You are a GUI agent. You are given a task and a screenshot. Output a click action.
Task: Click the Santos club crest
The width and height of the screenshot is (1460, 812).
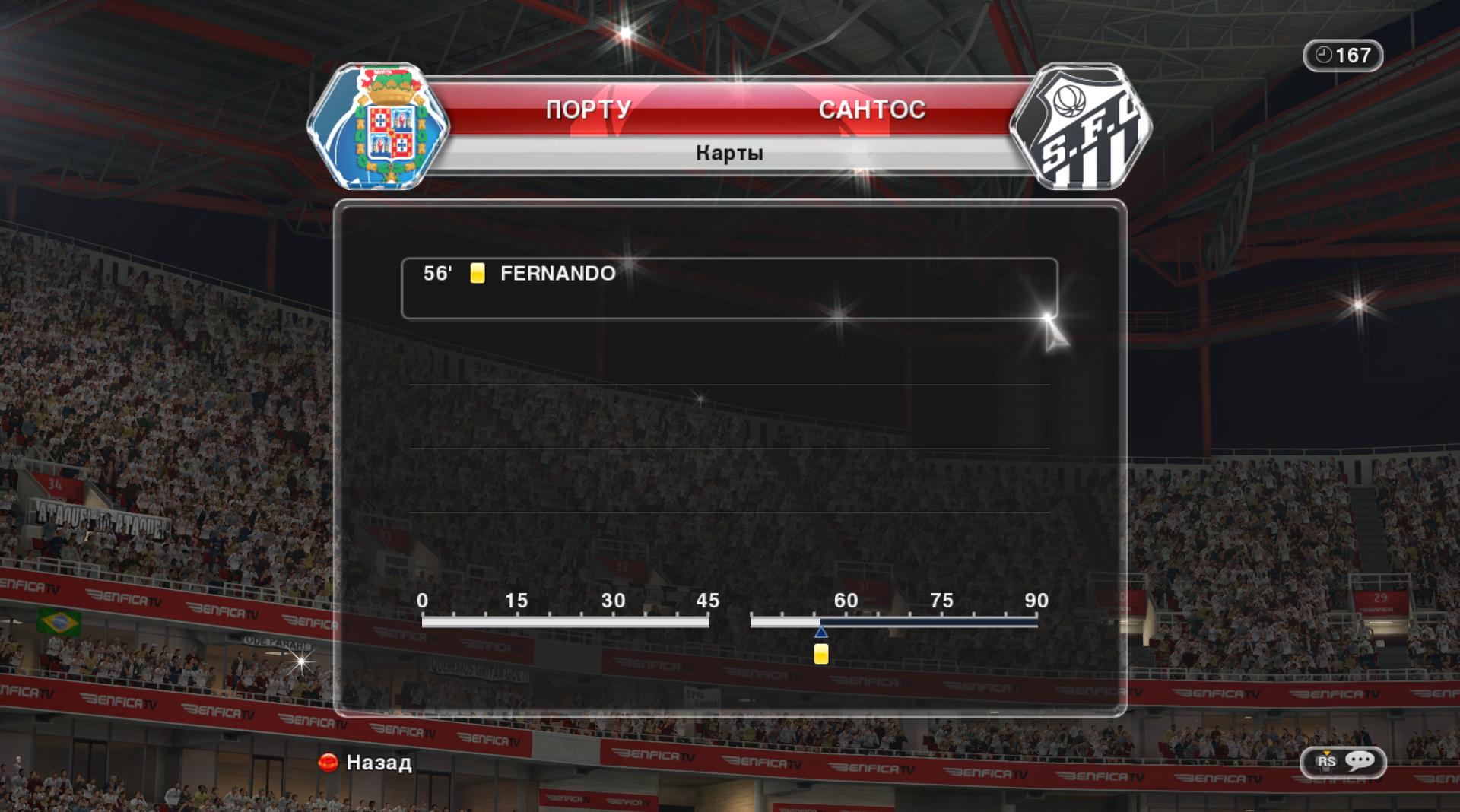click(1081, 126)
